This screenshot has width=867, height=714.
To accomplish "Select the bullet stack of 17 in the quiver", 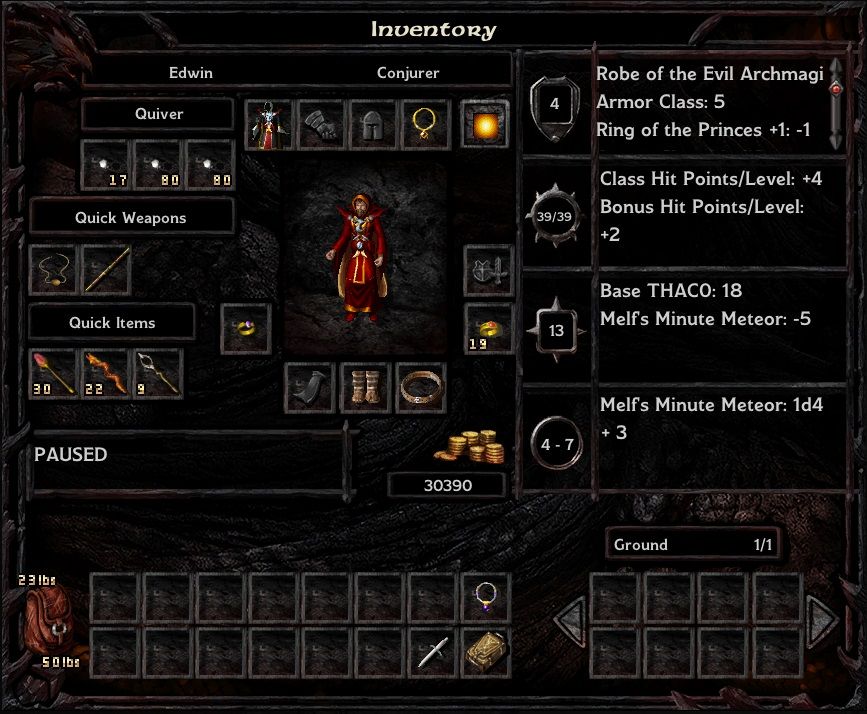I will coord(105,164).
